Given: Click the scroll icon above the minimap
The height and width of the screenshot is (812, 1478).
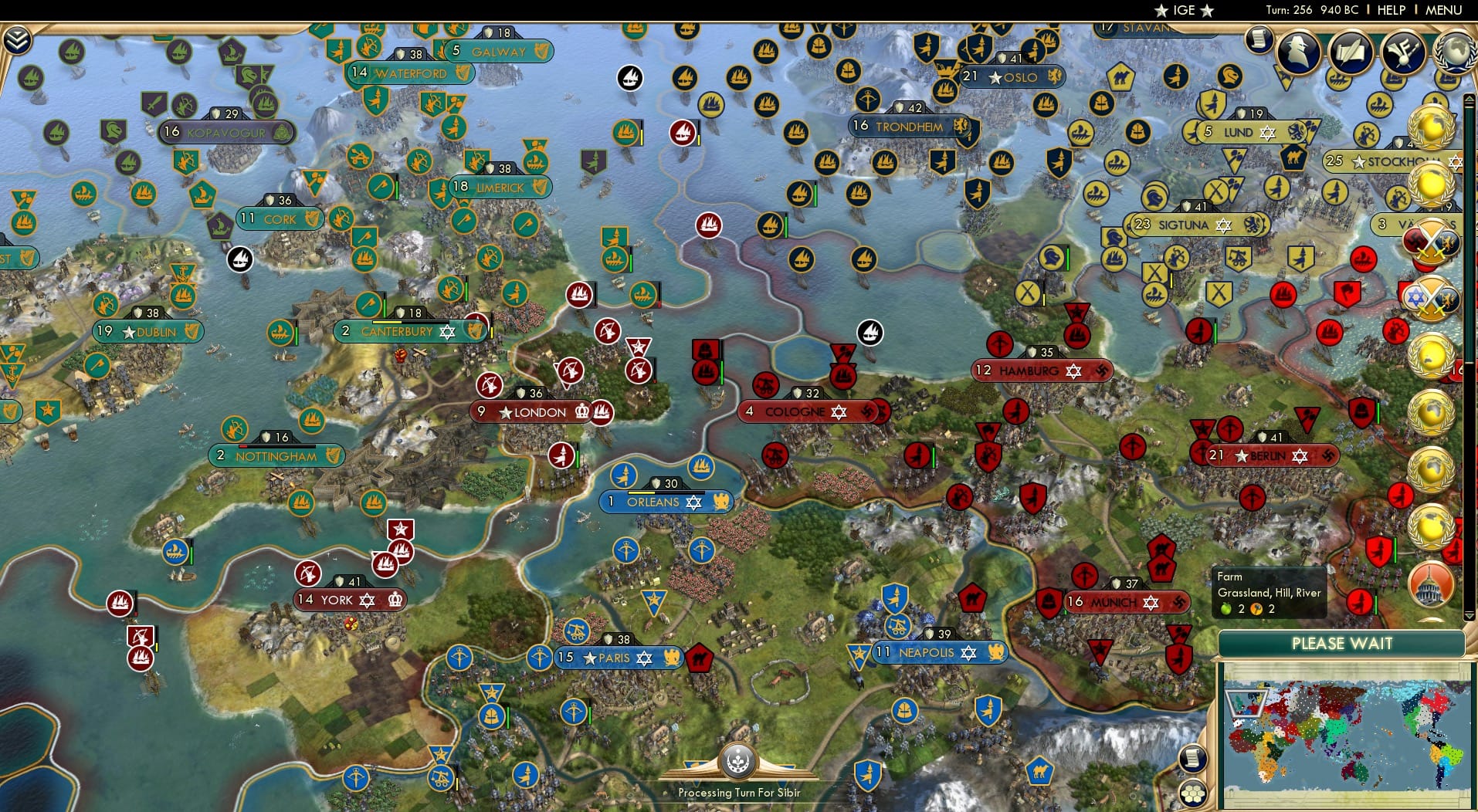Looking at the screenshot, I should [1194, 759].
